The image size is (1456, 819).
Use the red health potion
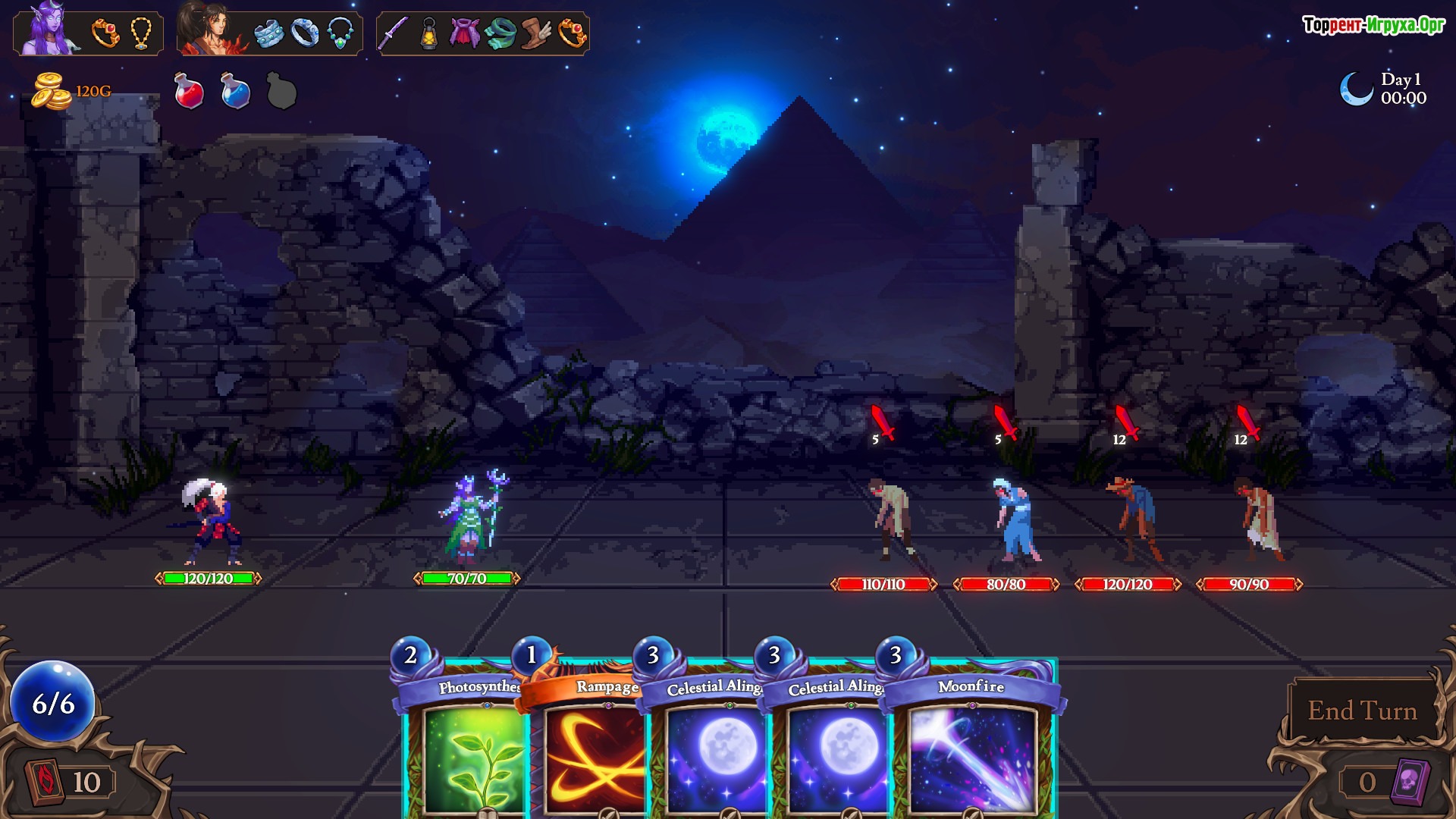[x=189, y=91]
